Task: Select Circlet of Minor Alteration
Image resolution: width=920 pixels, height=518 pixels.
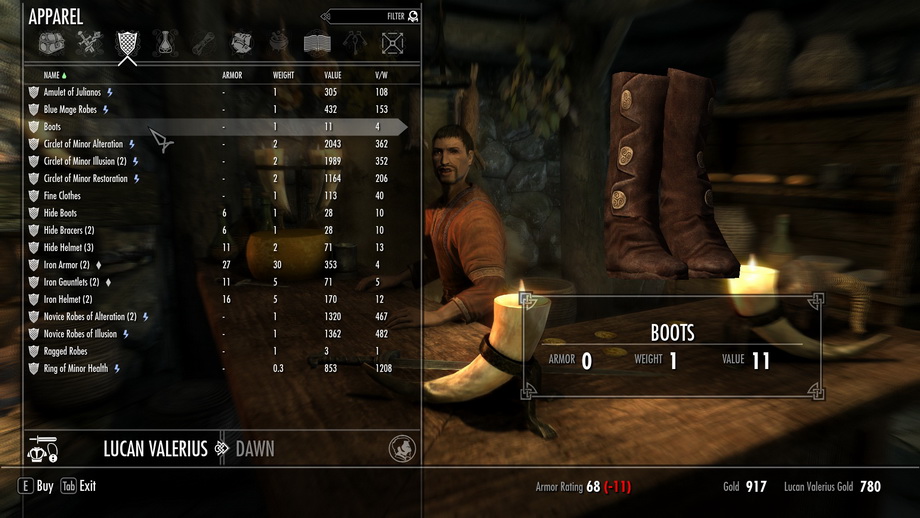Action: click(83, 144)
